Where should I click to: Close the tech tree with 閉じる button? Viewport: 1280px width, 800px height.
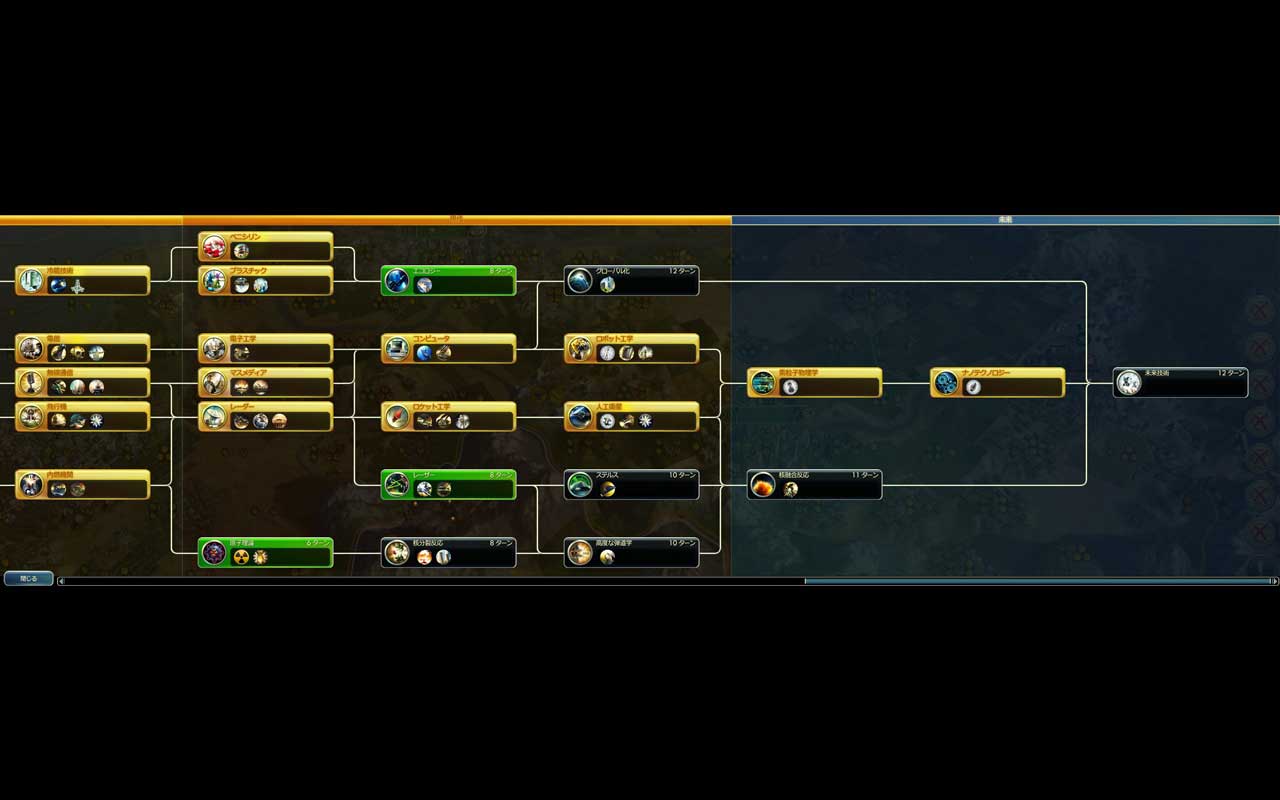pos(28,578)
